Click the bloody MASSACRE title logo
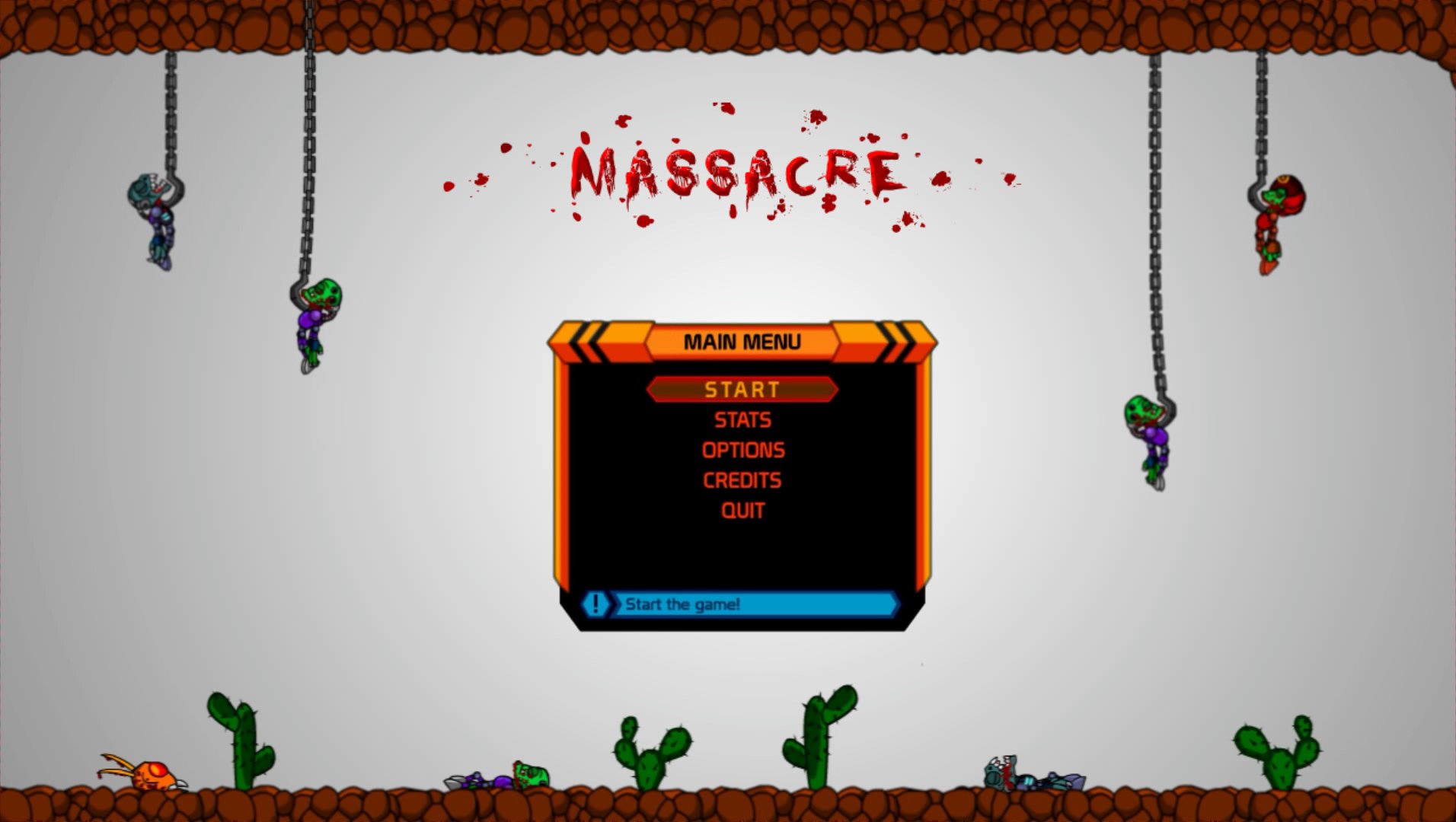The width and height of the screenshot is (1456, 822). (x=735, y=167)
